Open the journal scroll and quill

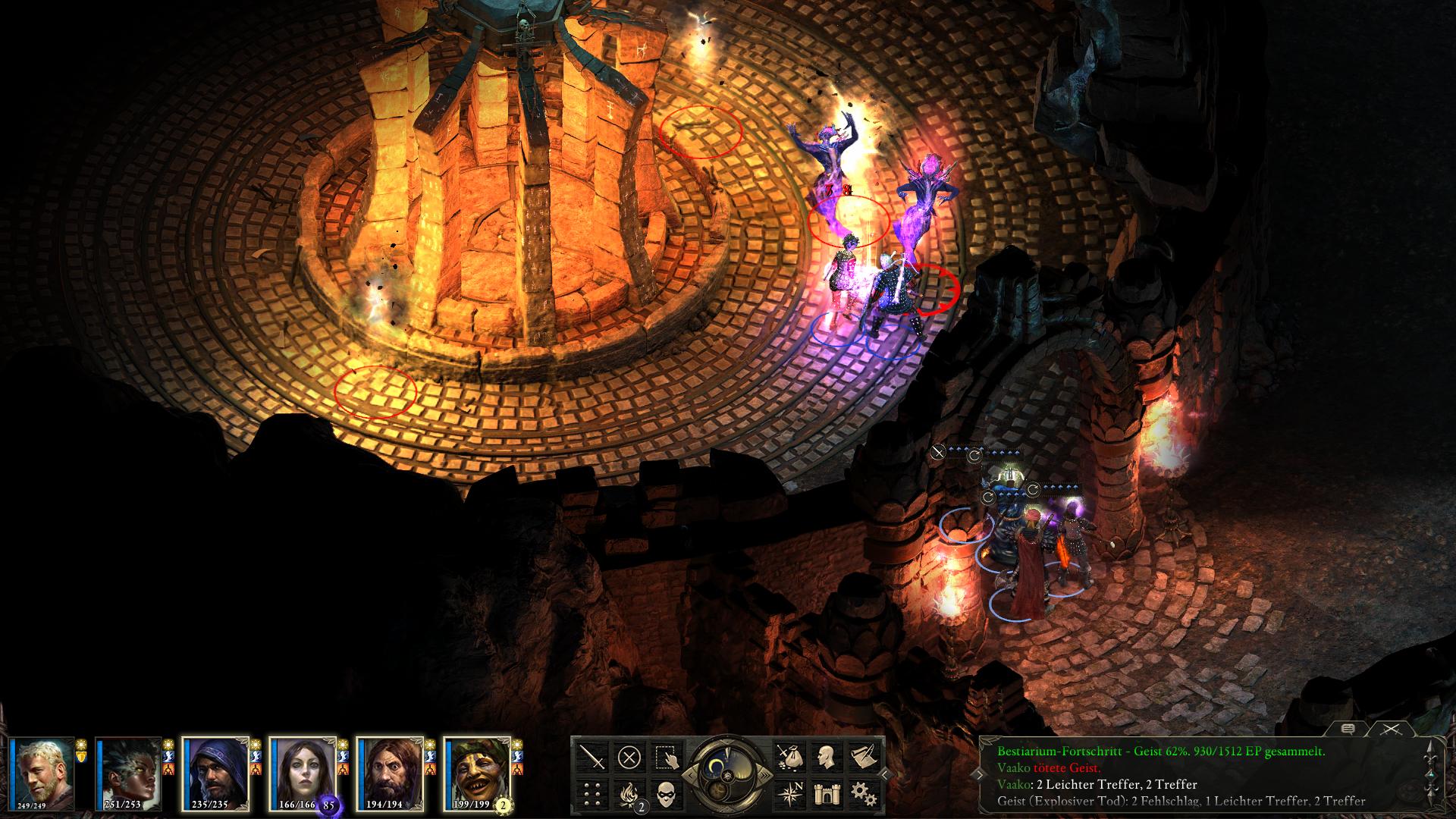coord(863,757)
